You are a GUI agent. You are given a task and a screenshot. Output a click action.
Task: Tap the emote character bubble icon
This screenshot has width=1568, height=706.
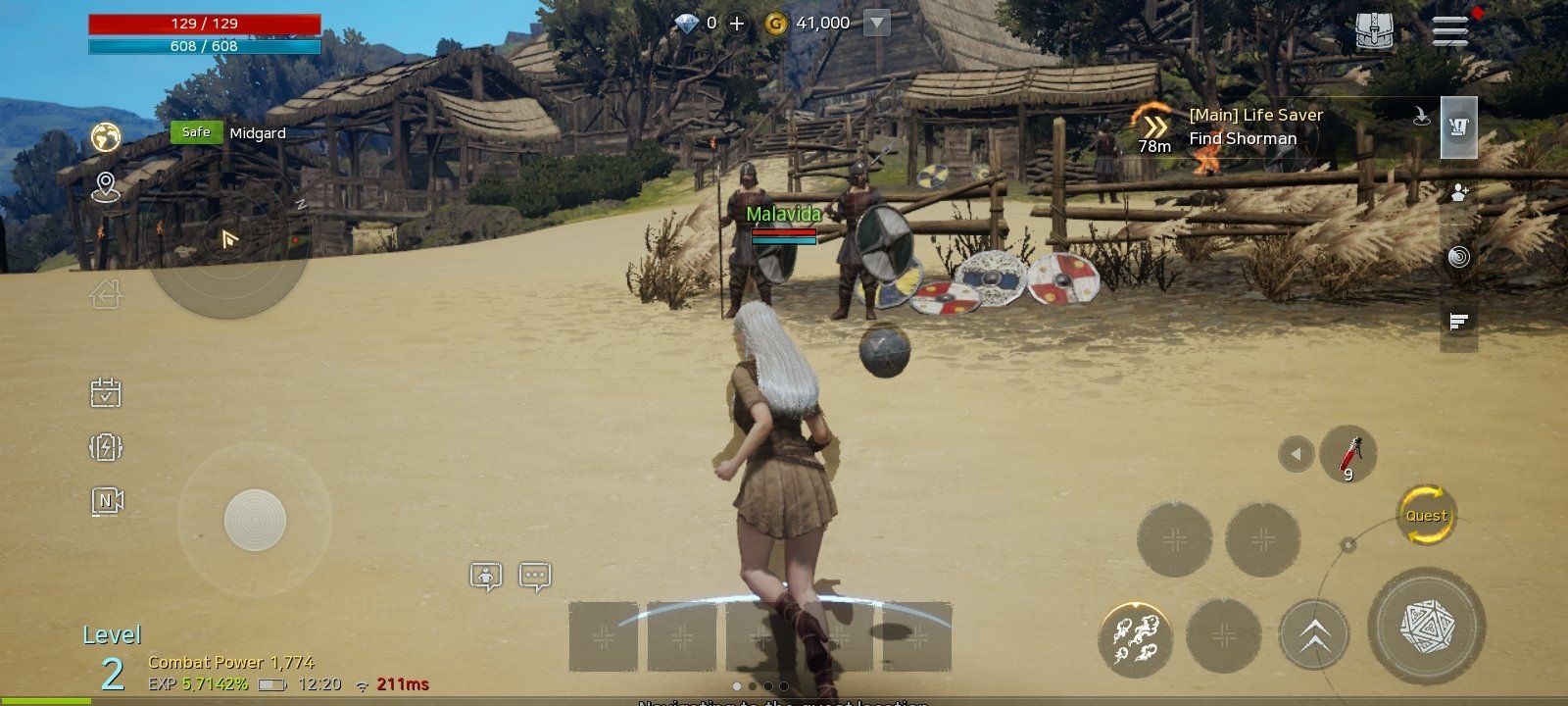[486, 577]
